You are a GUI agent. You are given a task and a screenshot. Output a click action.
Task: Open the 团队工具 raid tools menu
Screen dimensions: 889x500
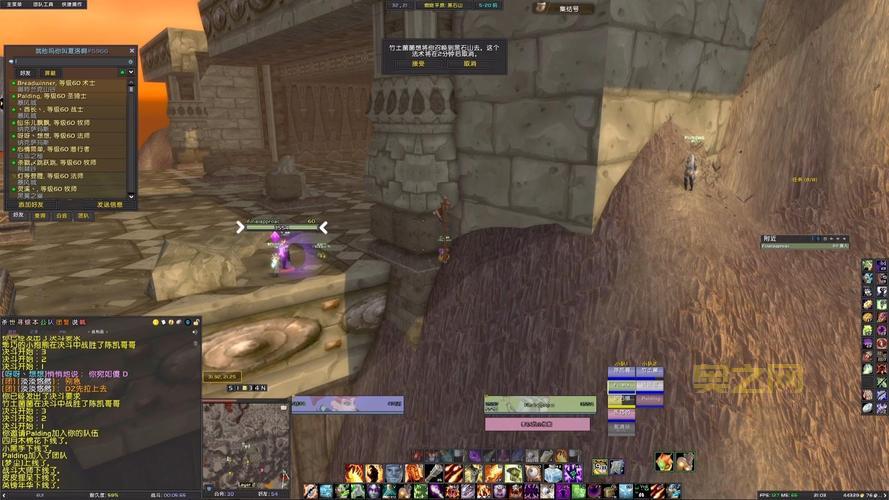click(45, 4)
